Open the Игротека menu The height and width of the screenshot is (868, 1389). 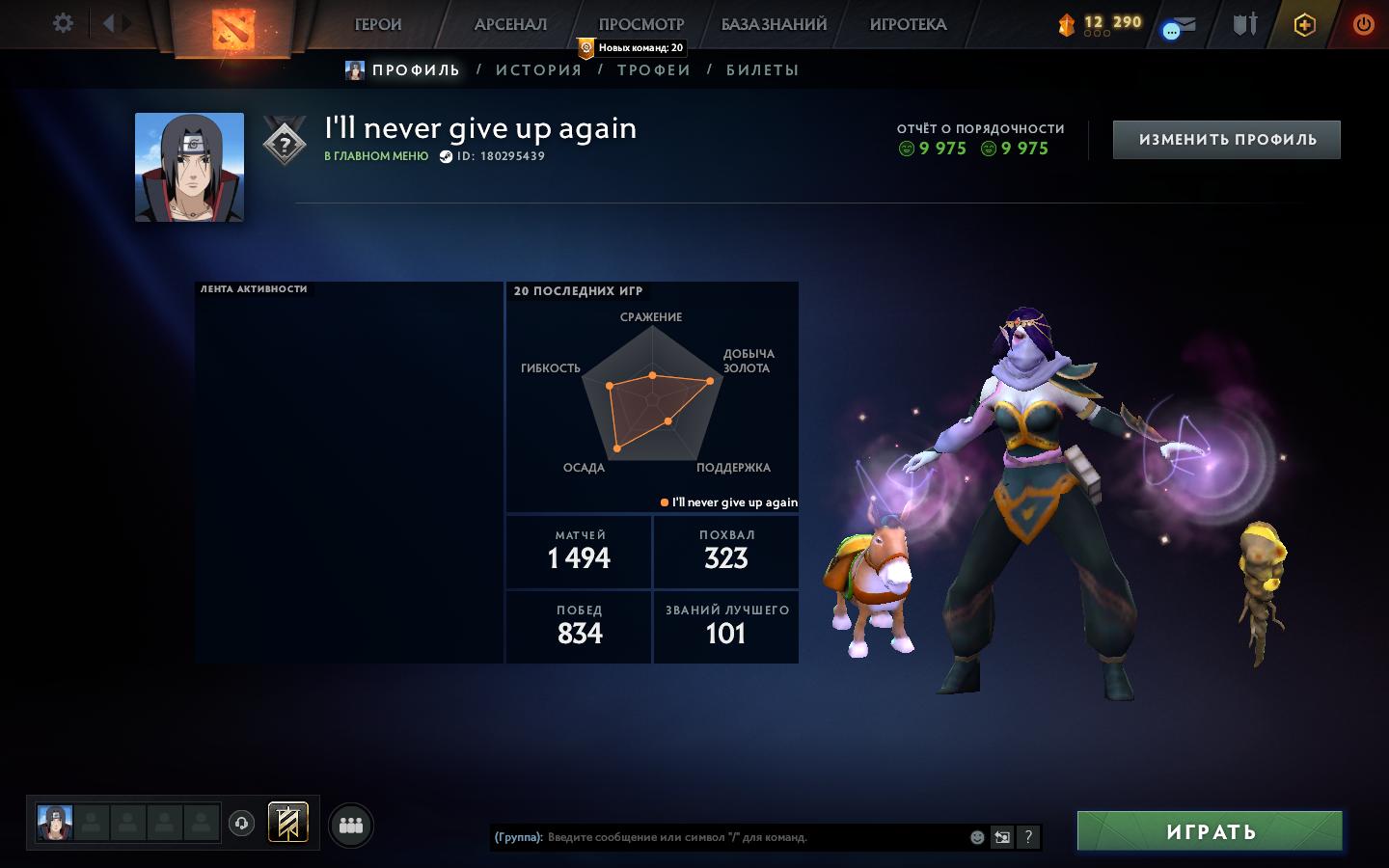(x=908, y=24)
